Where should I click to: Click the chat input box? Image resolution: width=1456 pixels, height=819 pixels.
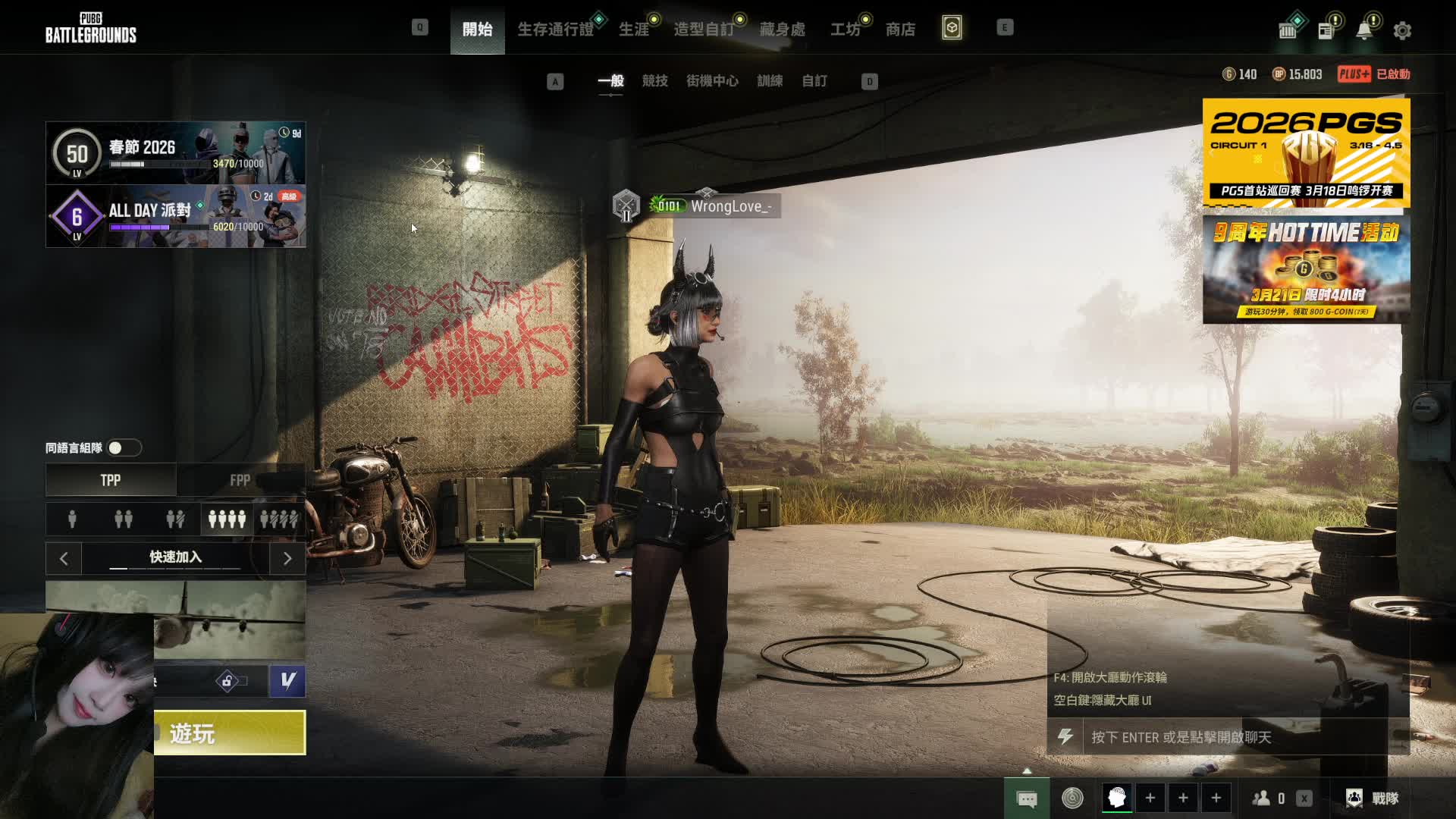click(1236, 737)
